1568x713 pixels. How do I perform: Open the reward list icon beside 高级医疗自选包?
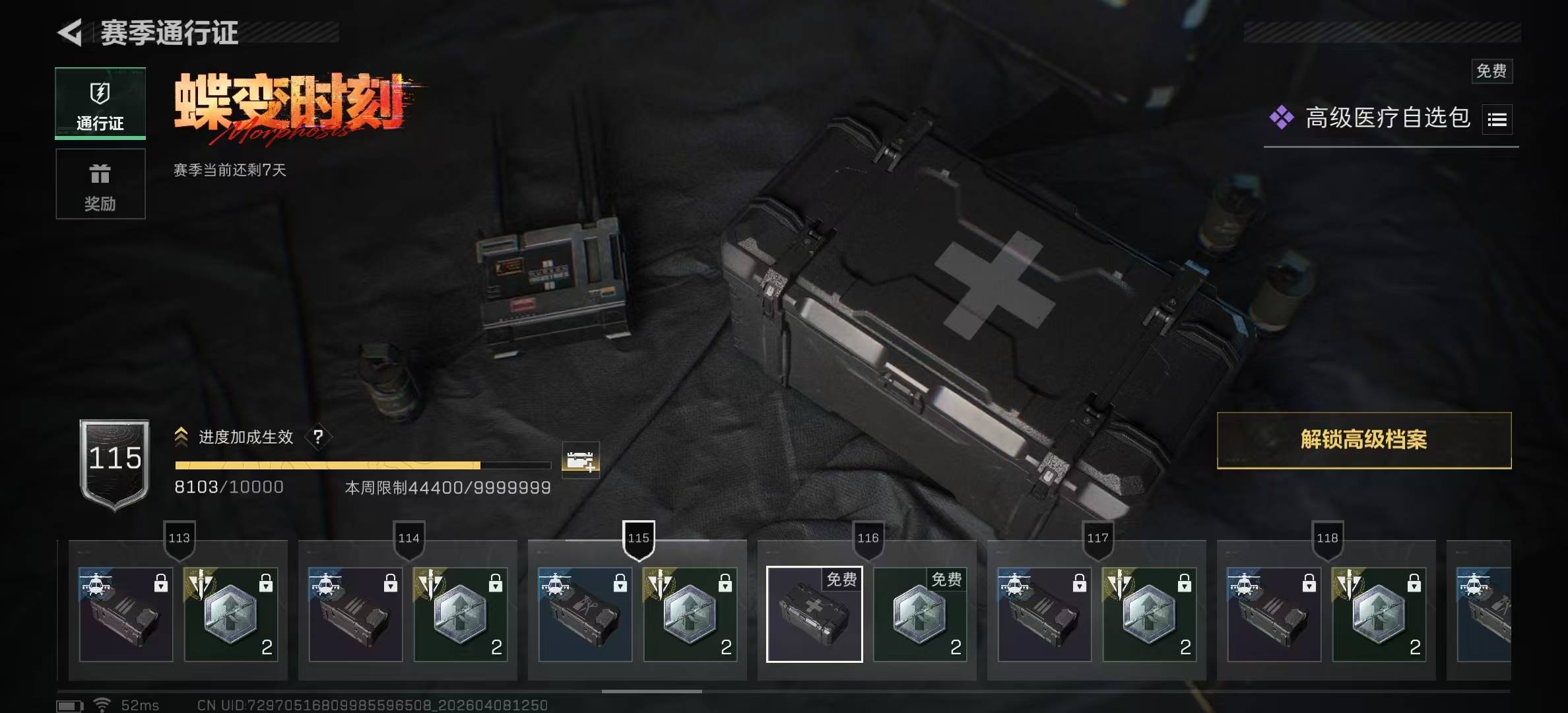(x=1497, y=119)
